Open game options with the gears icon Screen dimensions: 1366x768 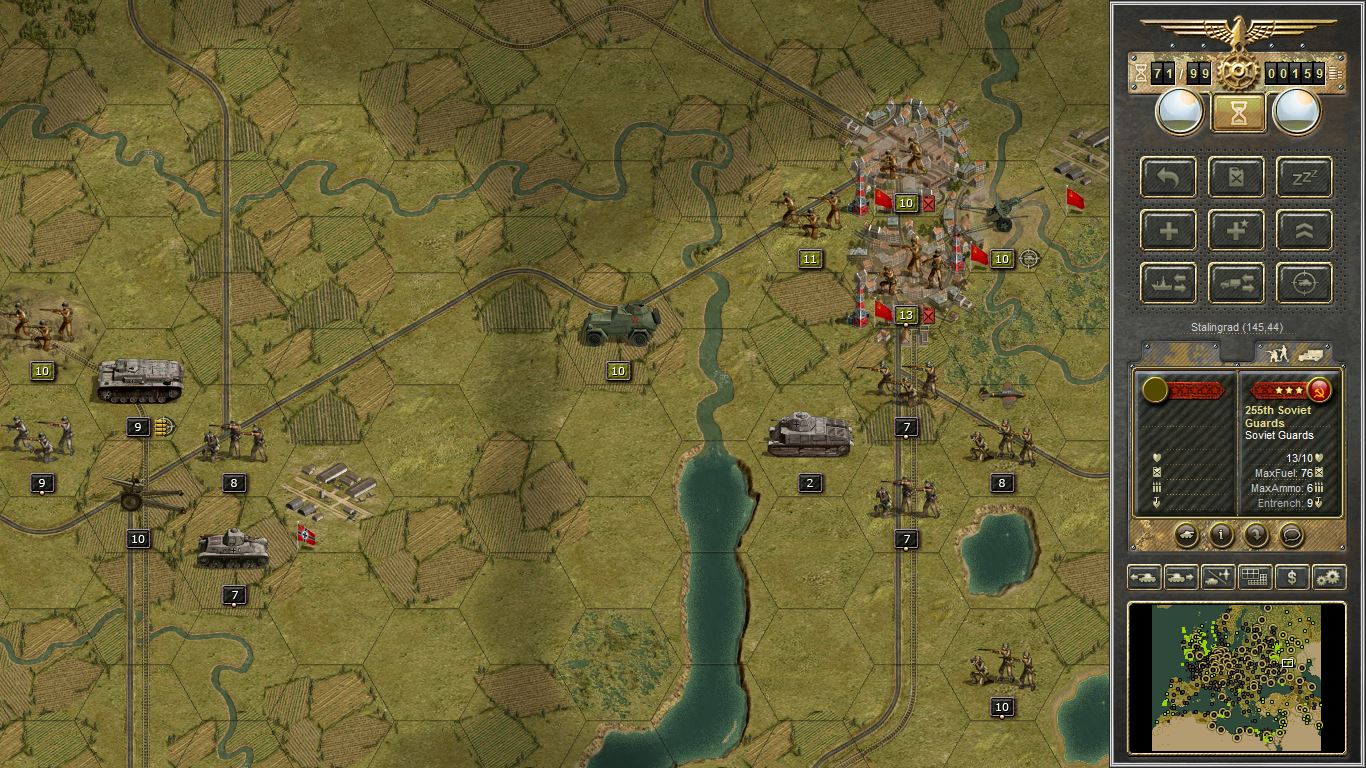[x=1328, y=577]
